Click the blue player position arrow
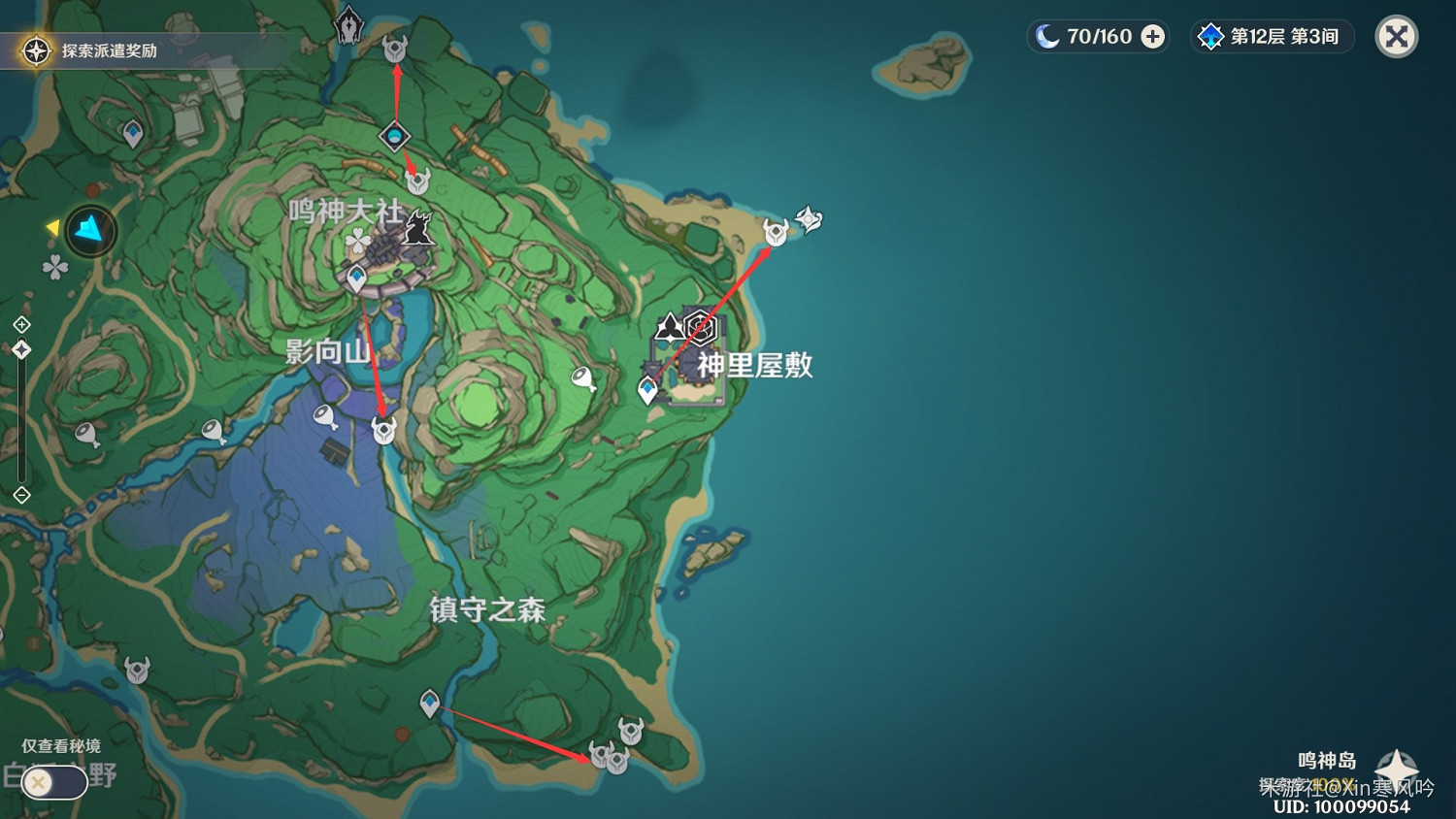This screenshot has height=819, width=1456. pyautogui.click(x=88, y=231)
